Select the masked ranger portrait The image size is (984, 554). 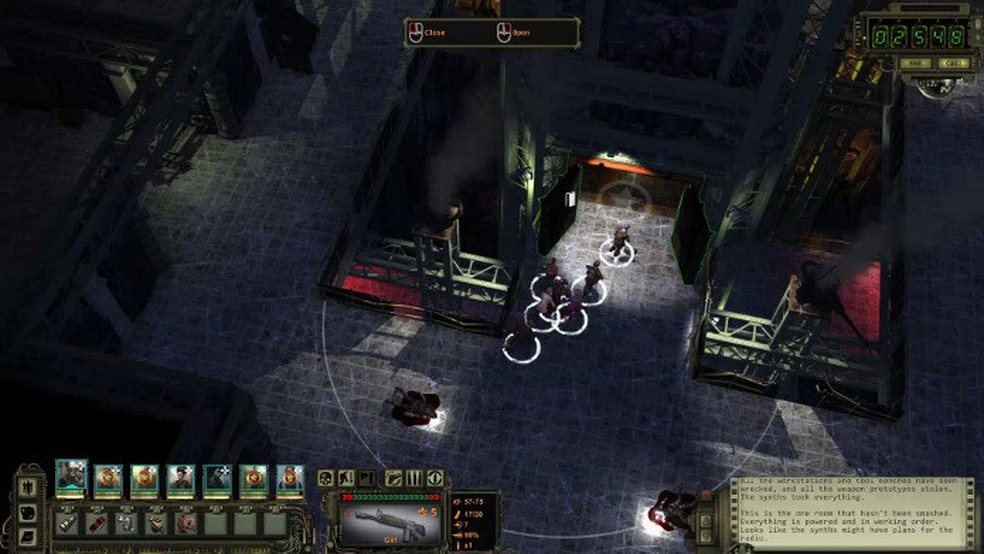[218, 480]
